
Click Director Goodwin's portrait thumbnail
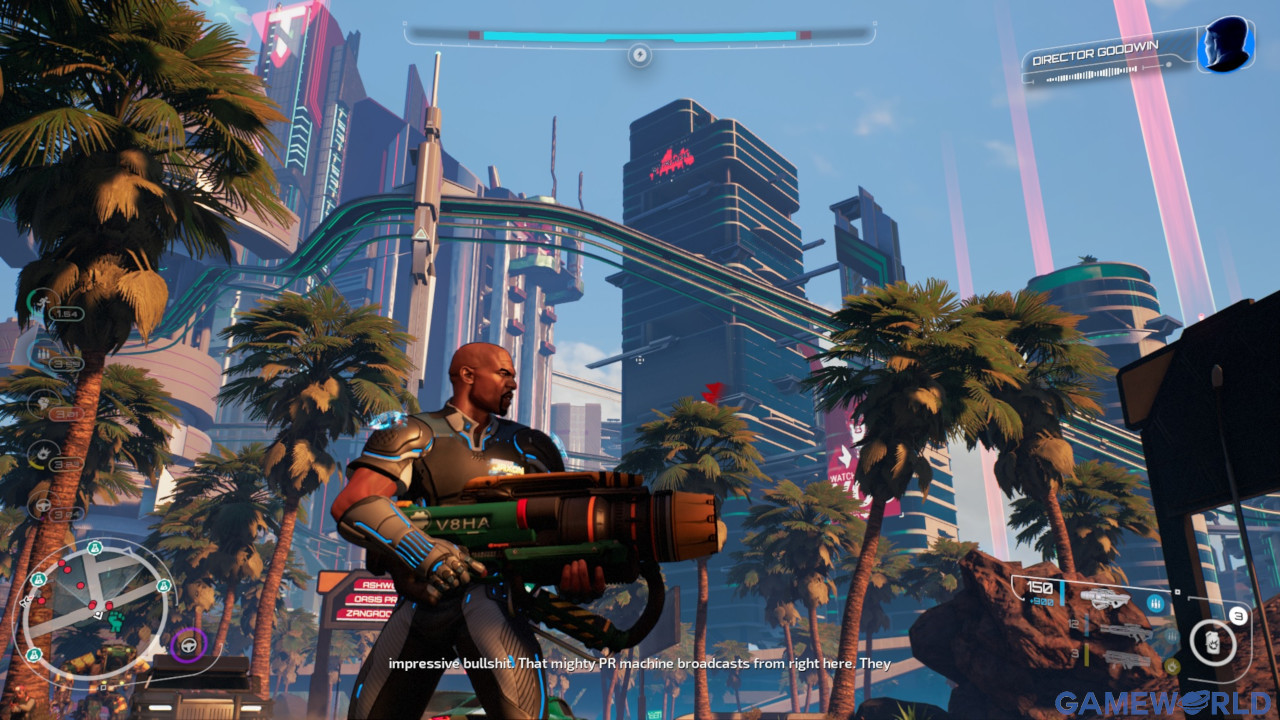coord(1228,47)
